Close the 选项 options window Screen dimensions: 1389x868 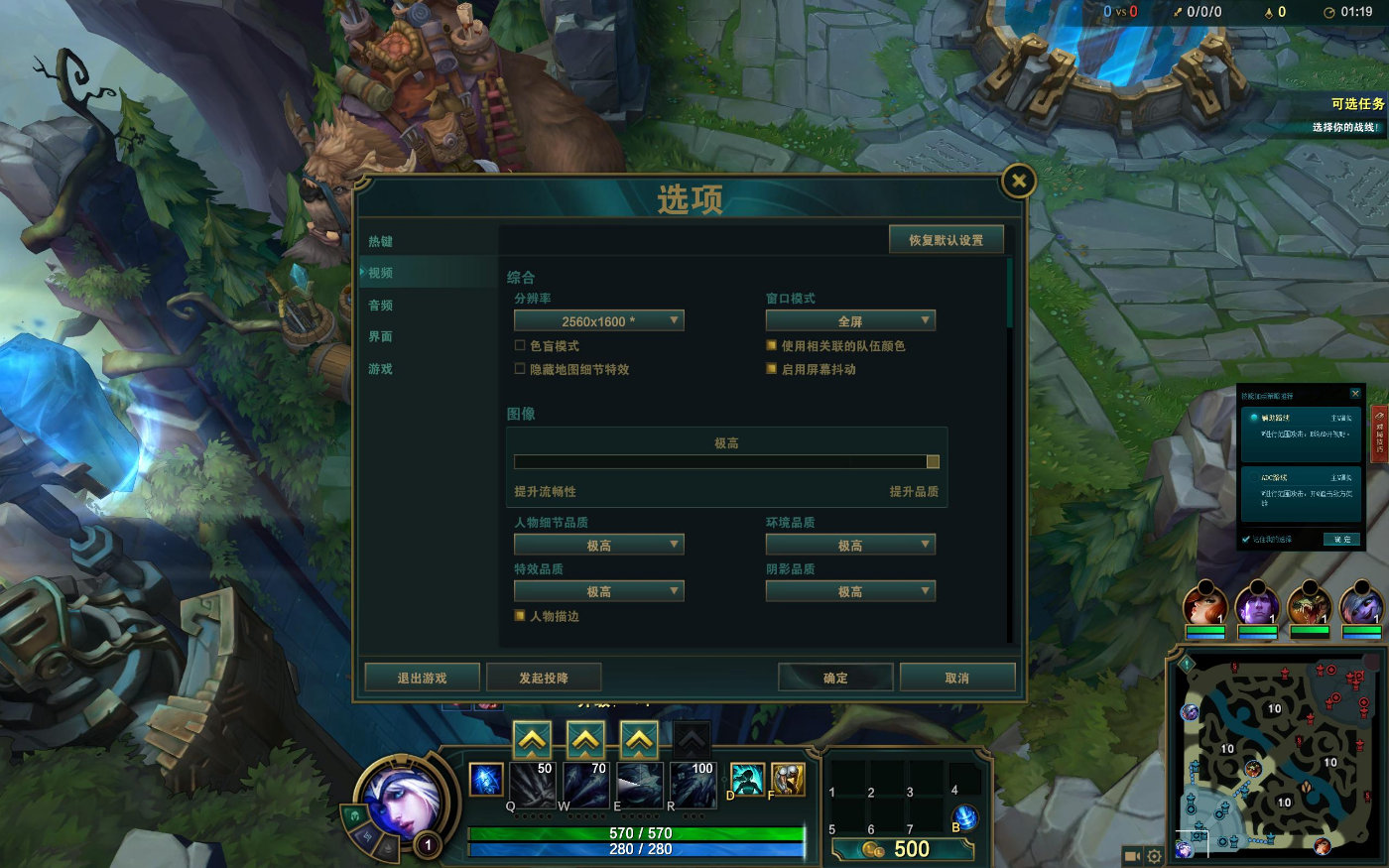[1019, 181]
